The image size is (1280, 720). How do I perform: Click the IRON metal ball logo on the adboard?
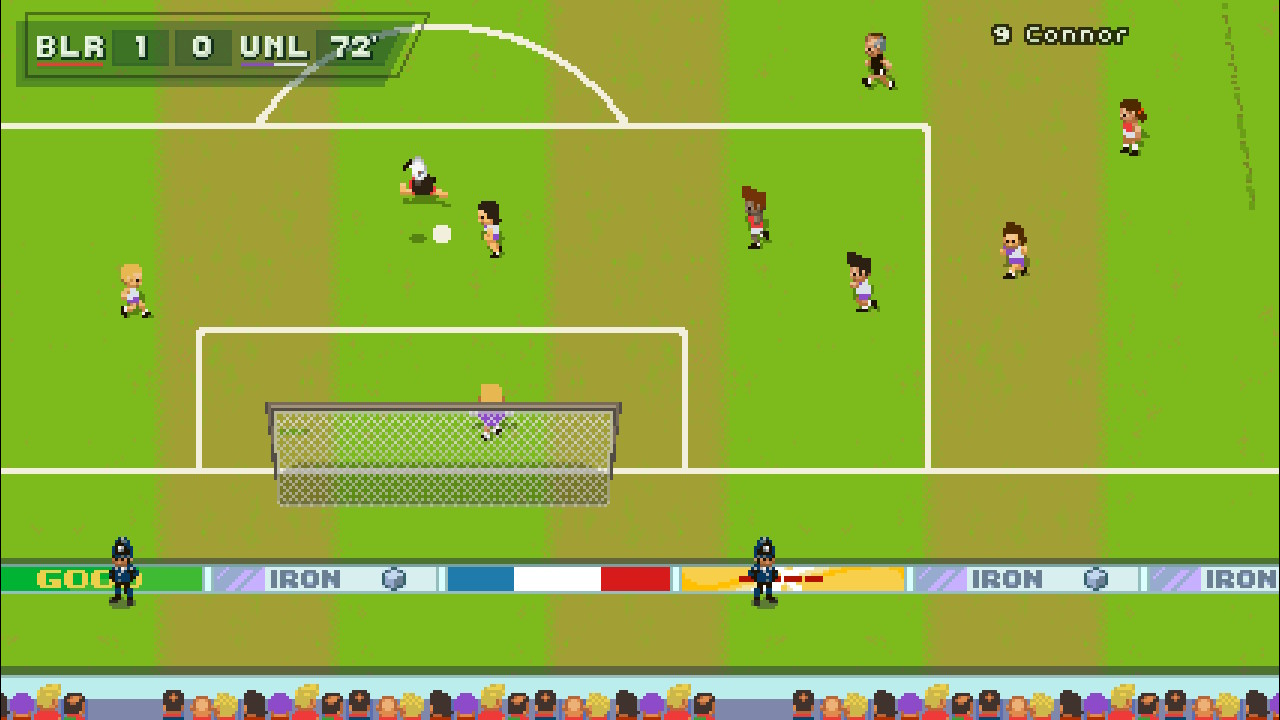pyautogui.click(x=394, y=578)
